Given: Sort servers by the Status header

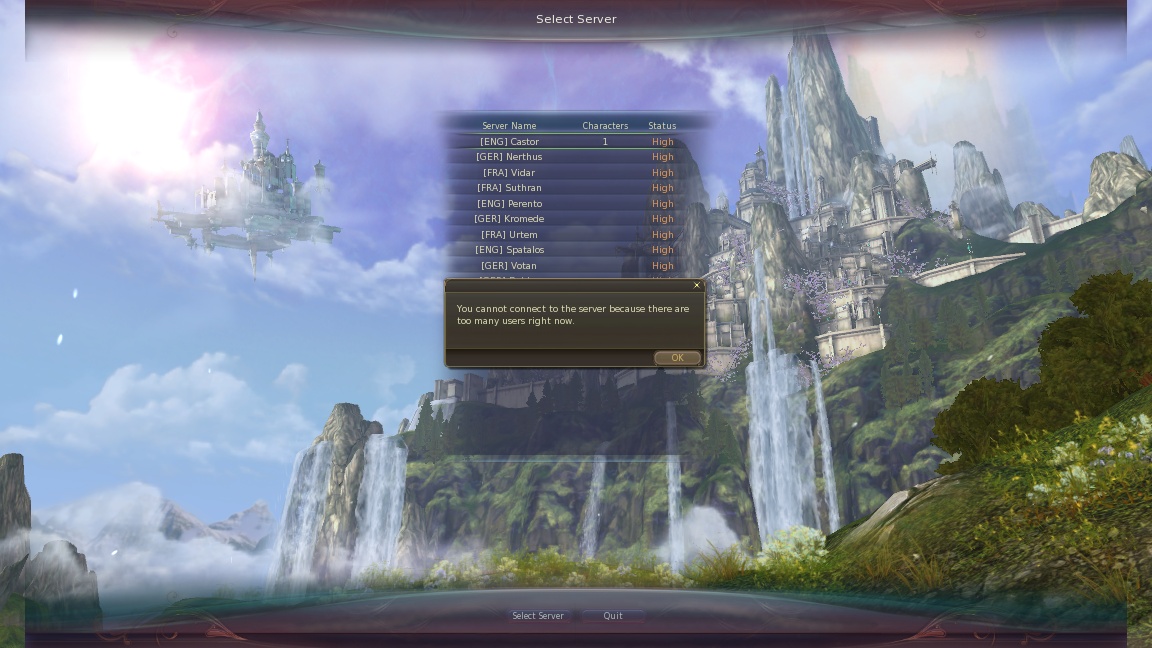Looking at the screenshot, I should pos(662,126).
